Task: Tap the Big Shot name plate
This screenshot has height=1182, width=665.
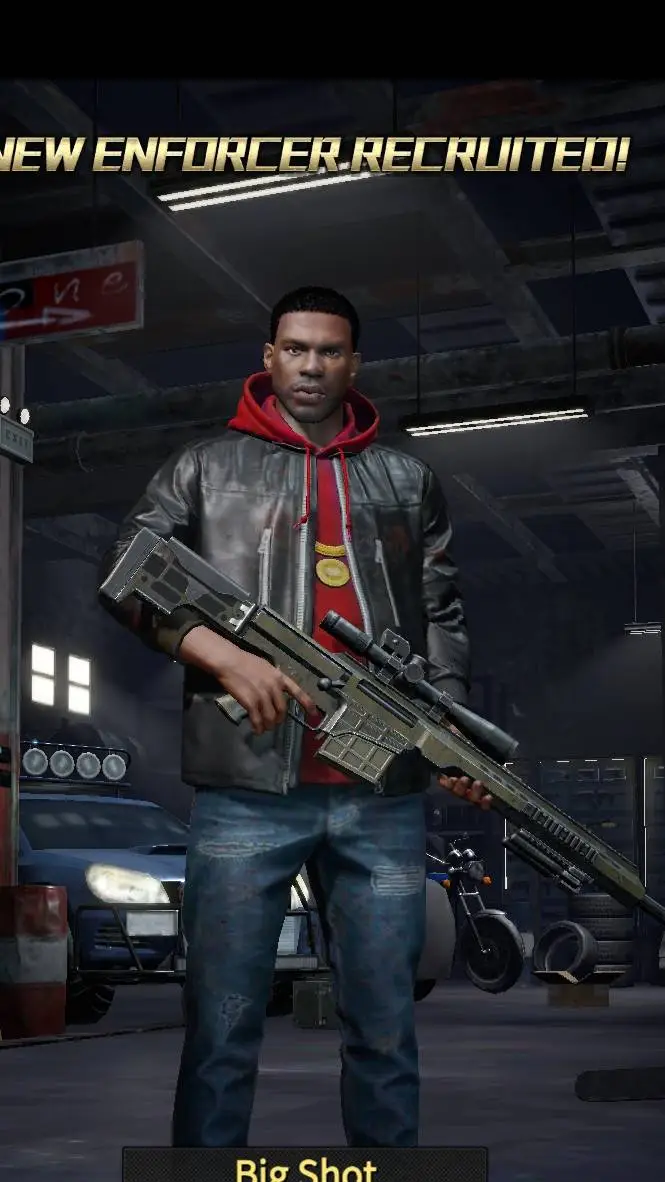Action: pos(305,1166)
